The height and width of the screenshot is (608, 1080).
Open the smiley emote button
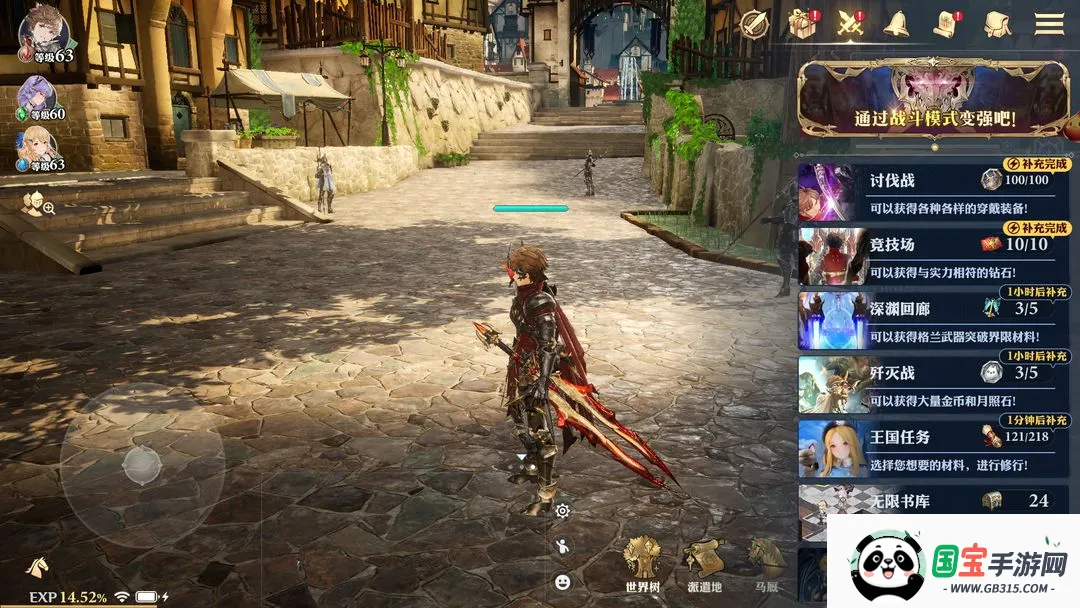pyautogui.click(x=563, y=581)
